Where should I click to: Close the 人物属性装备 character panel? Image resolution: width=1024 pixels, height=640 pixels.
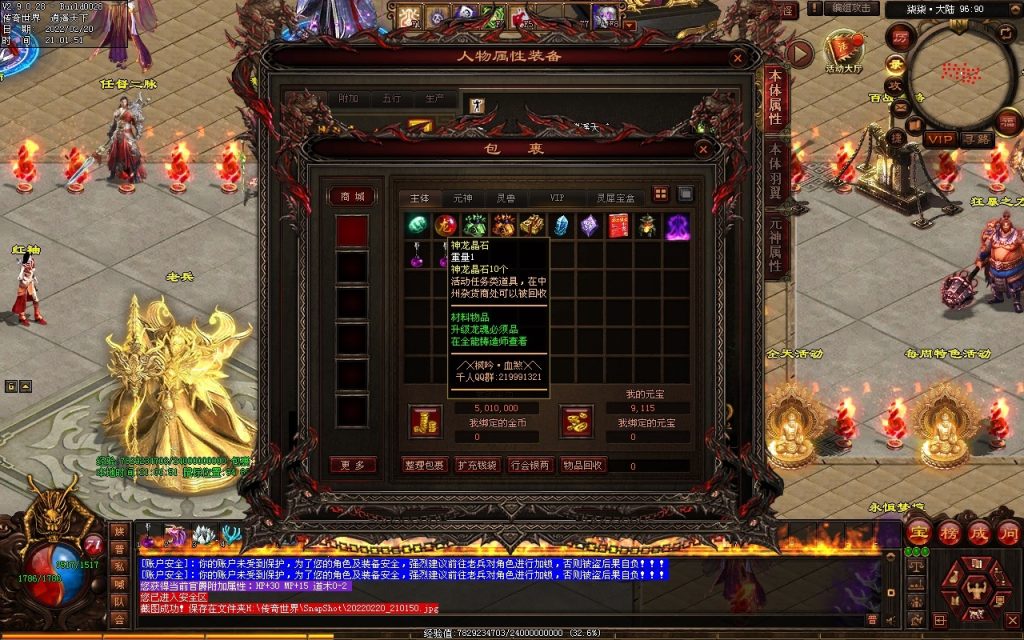(x=738, y=57)
